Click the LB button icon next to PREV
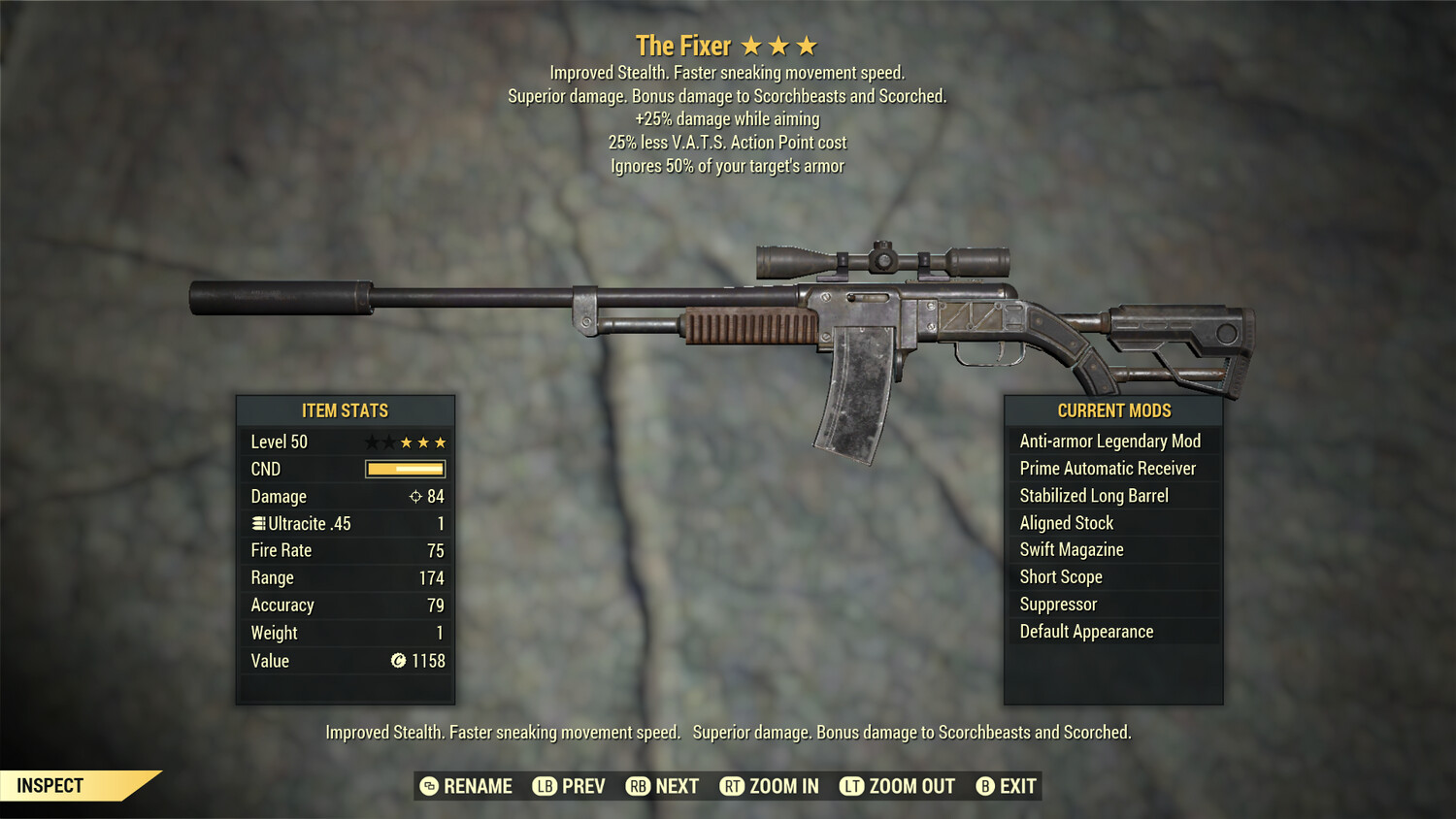The image size is (1456, 819). (545, 786)
